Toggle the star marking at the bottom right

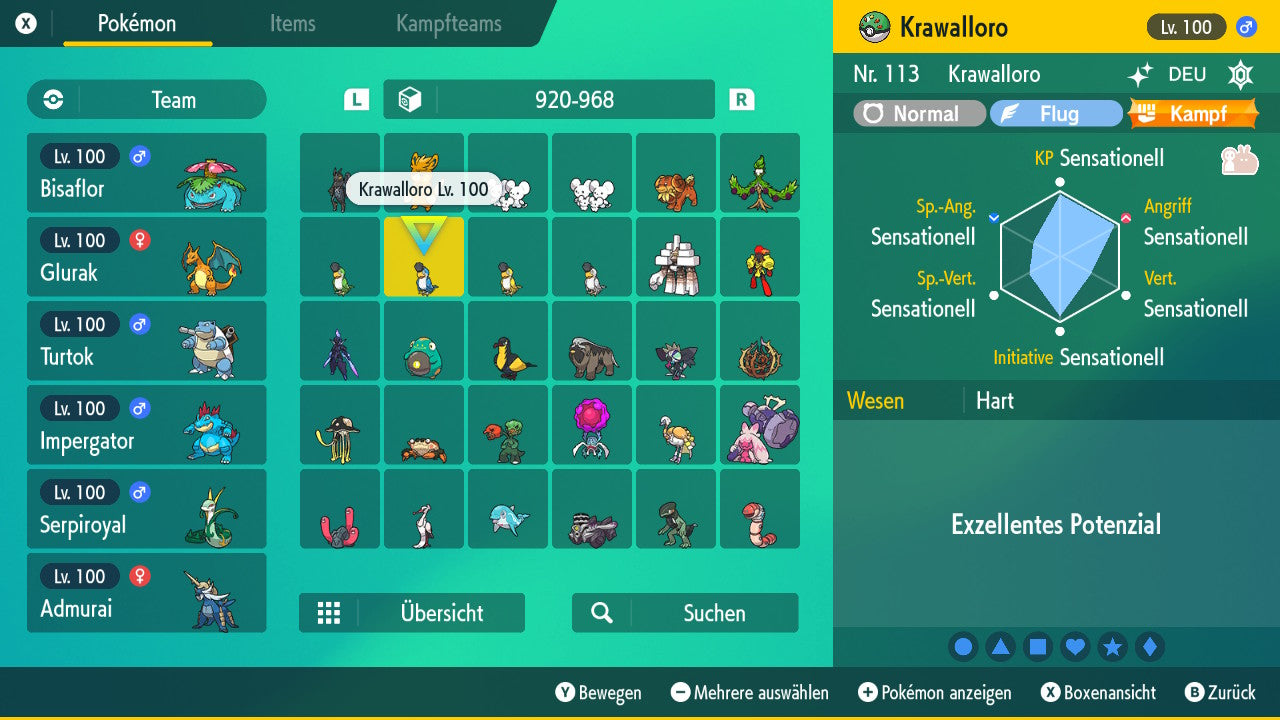[1113, 647]
